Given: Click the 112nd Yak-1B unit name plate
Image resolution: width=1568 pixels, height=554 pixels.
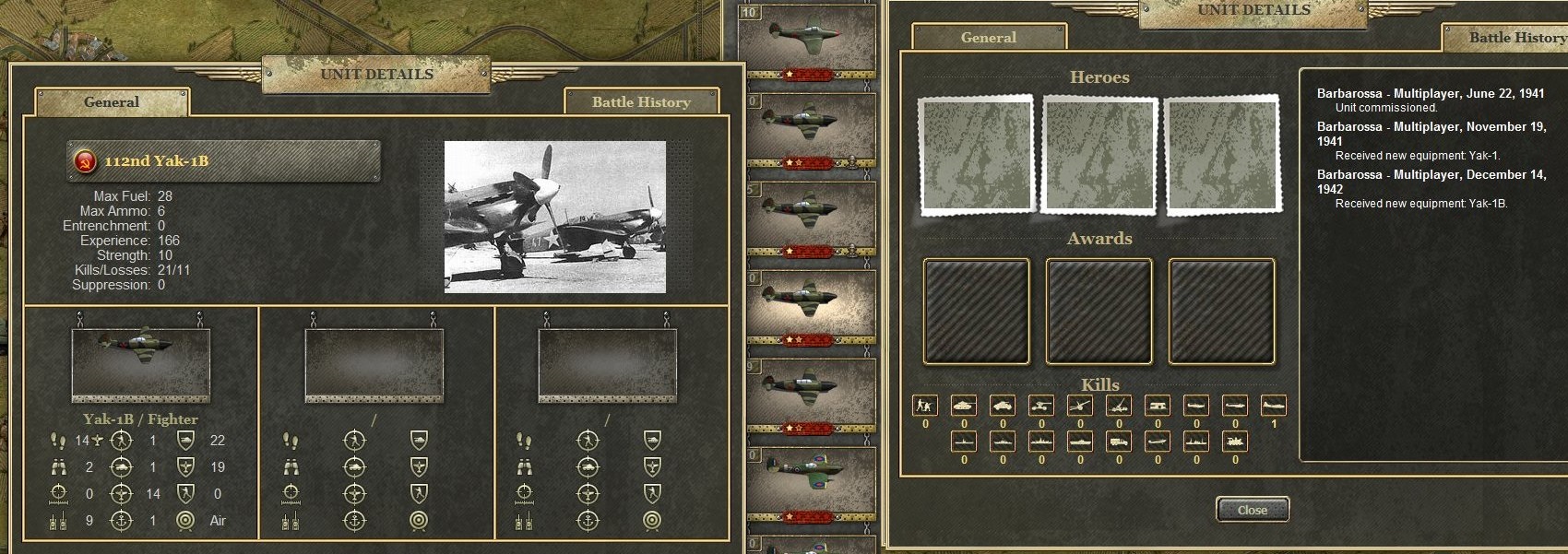Looking at the screenshot, I should (x=223, y=161).
